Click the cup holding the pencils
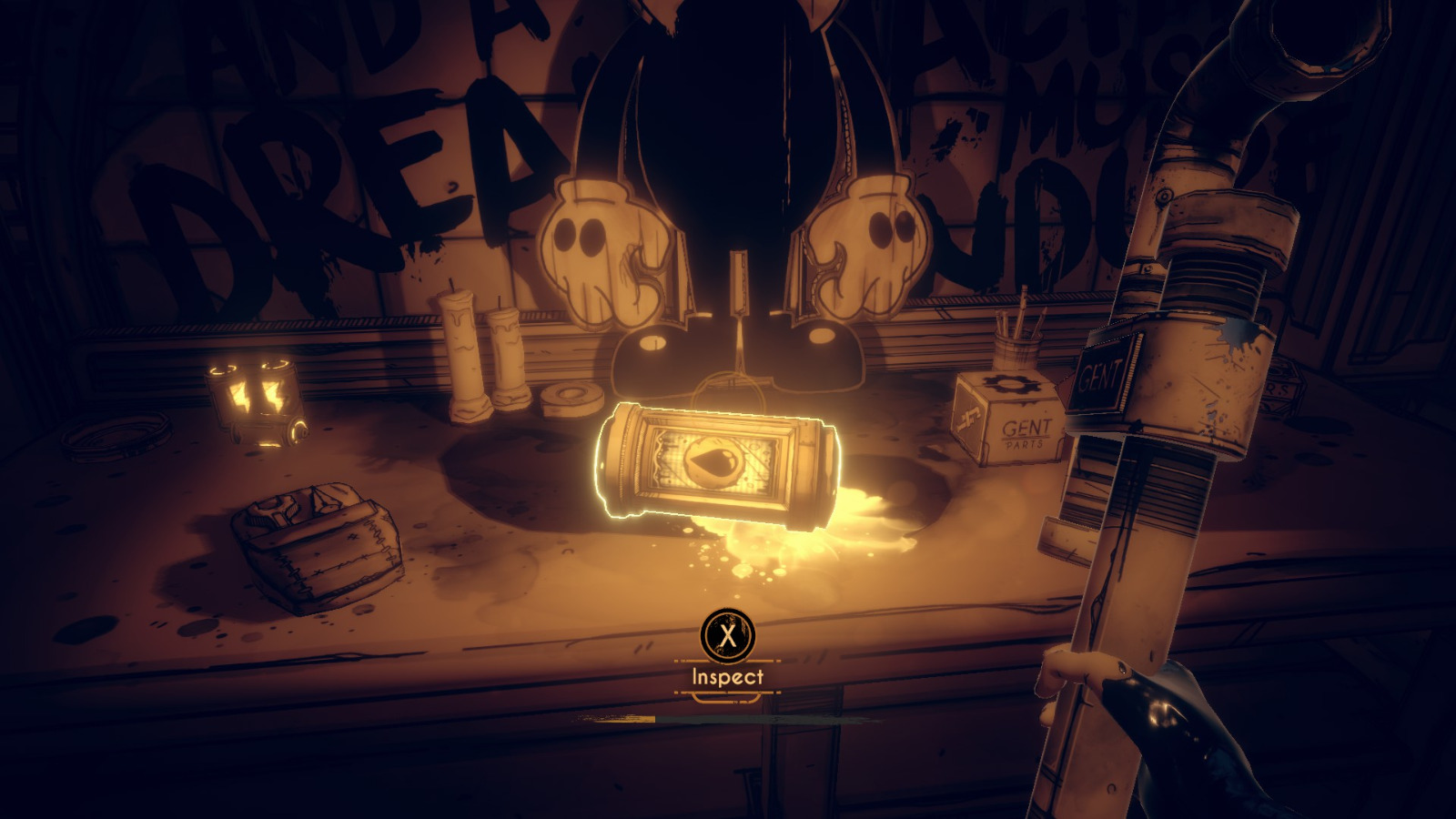 [1016, 350]
